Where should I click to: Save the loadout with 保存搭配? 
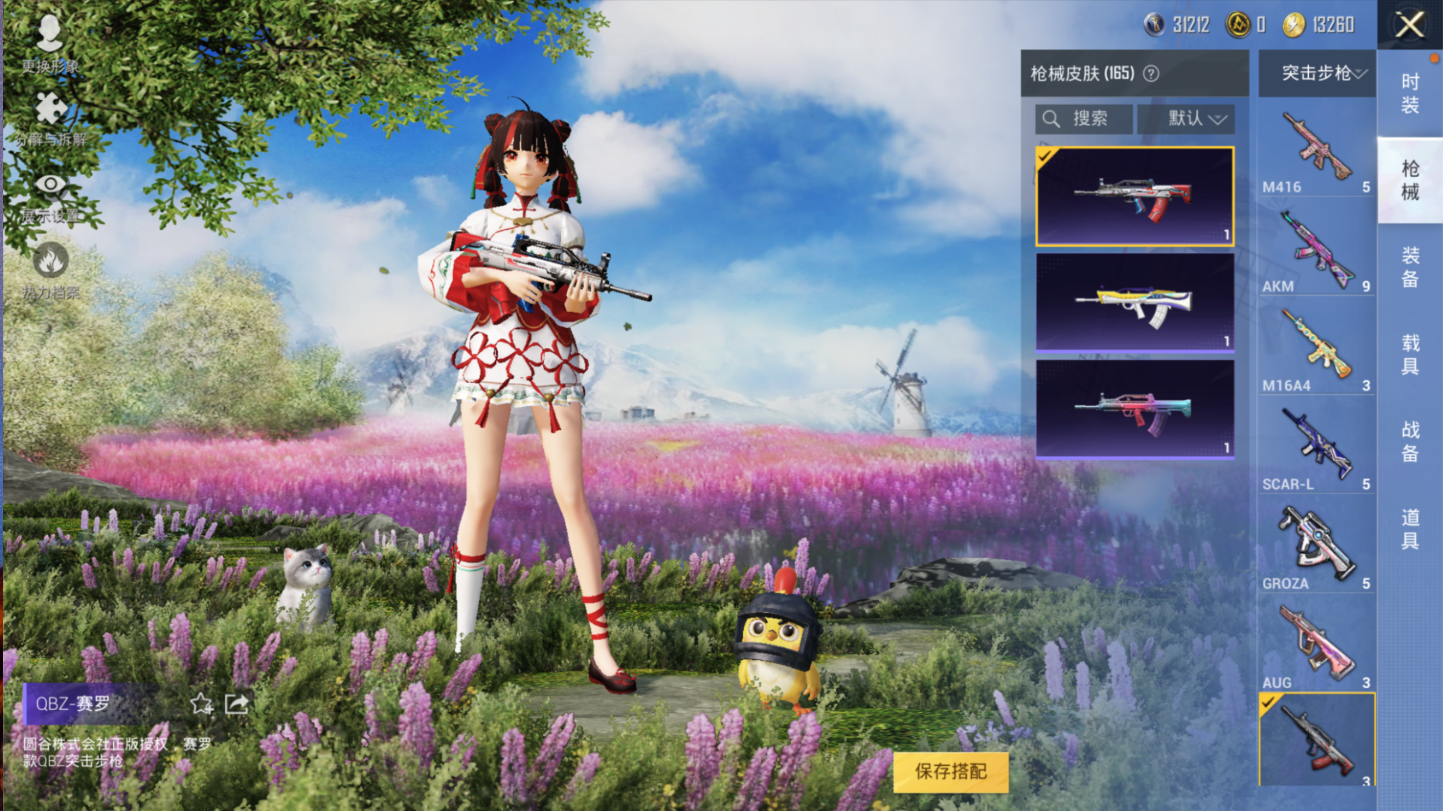click(x=950, y=772)
